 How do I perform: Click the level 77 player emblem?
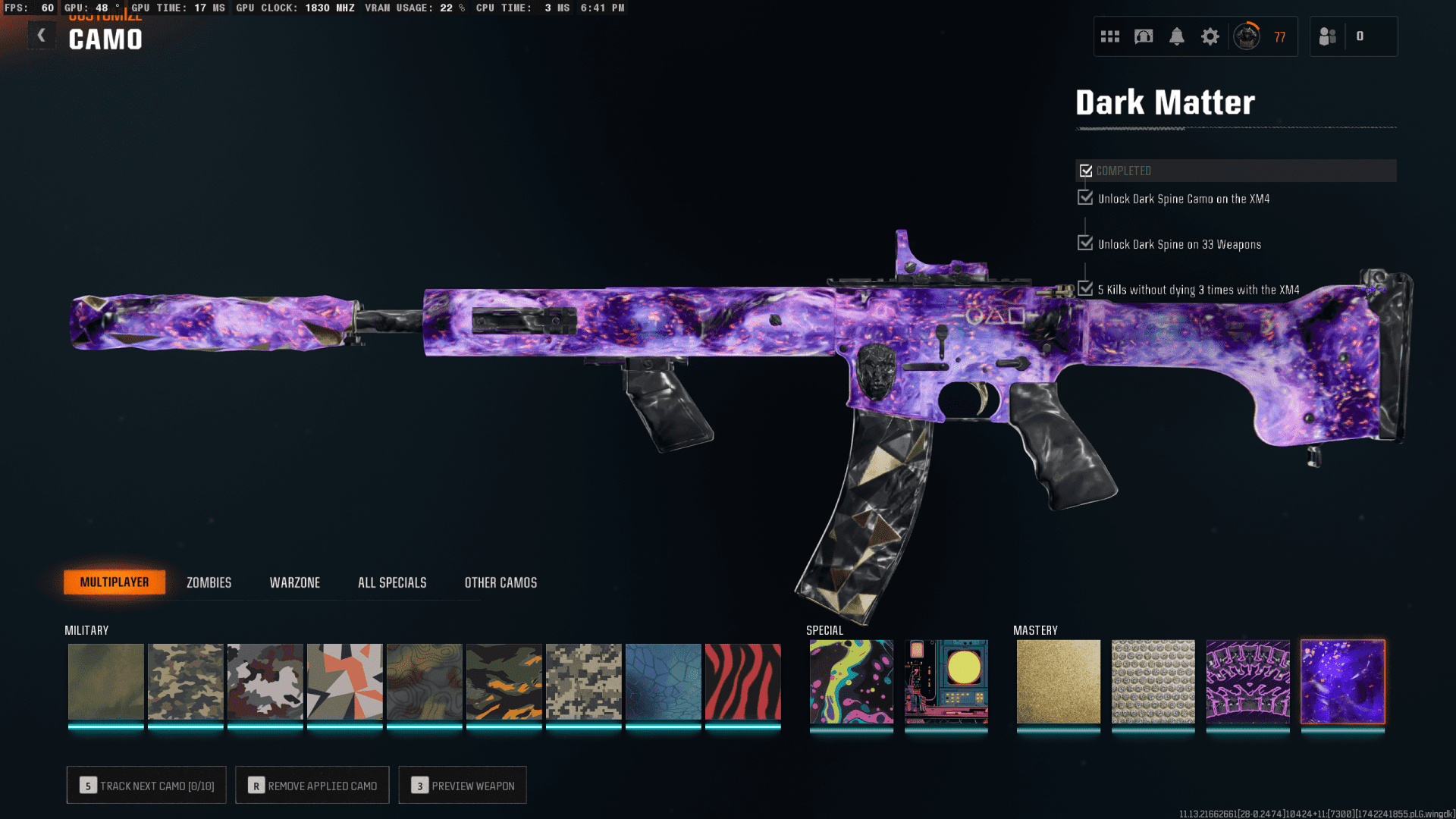coord(1247,36)
